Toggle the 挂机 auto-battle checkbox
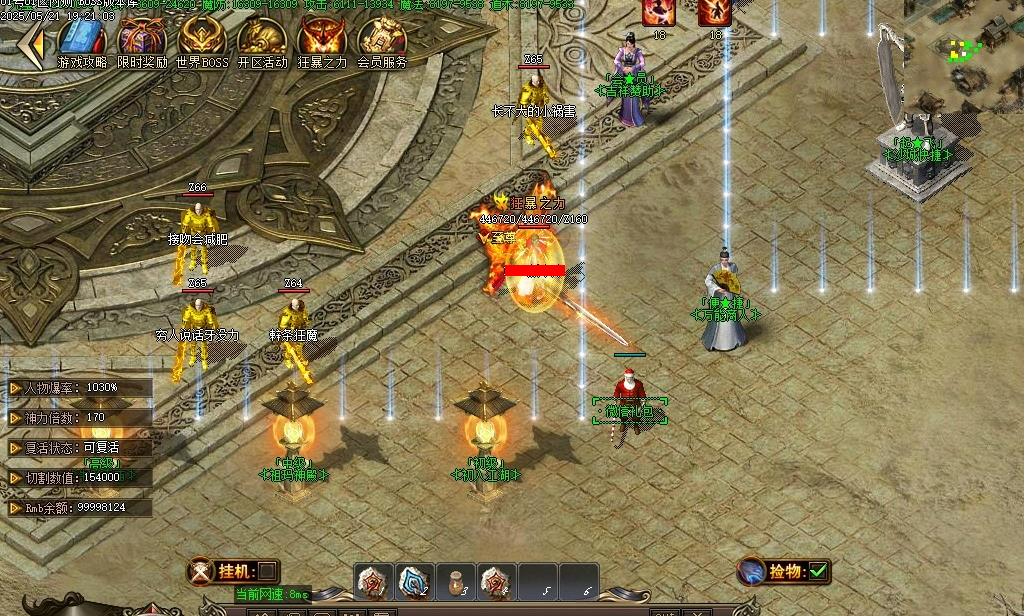Viewport: 1027px width, 616px height. tap(268, 572)
